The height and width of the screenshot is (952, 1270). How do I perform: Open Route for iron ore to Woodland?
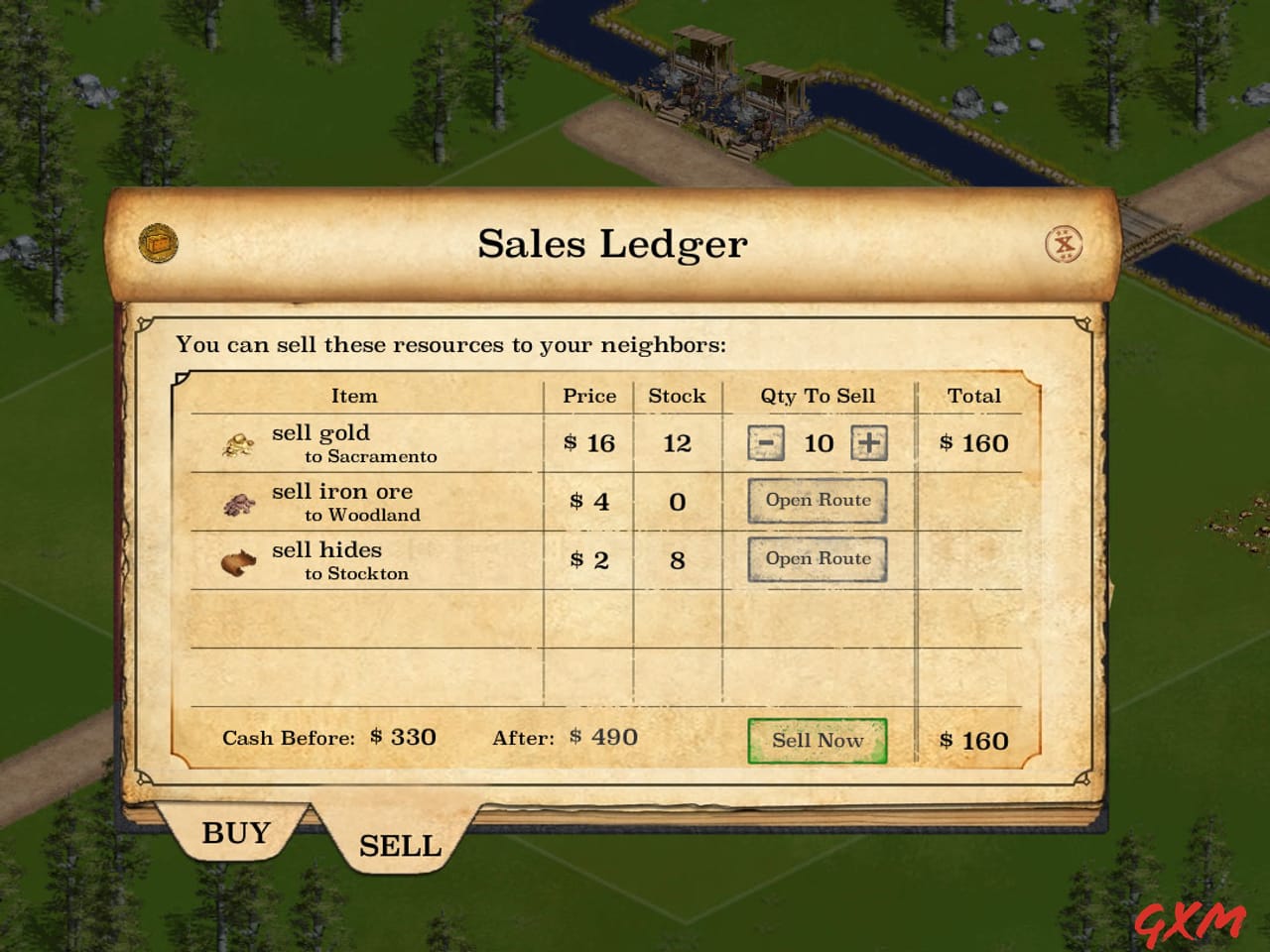817,501
